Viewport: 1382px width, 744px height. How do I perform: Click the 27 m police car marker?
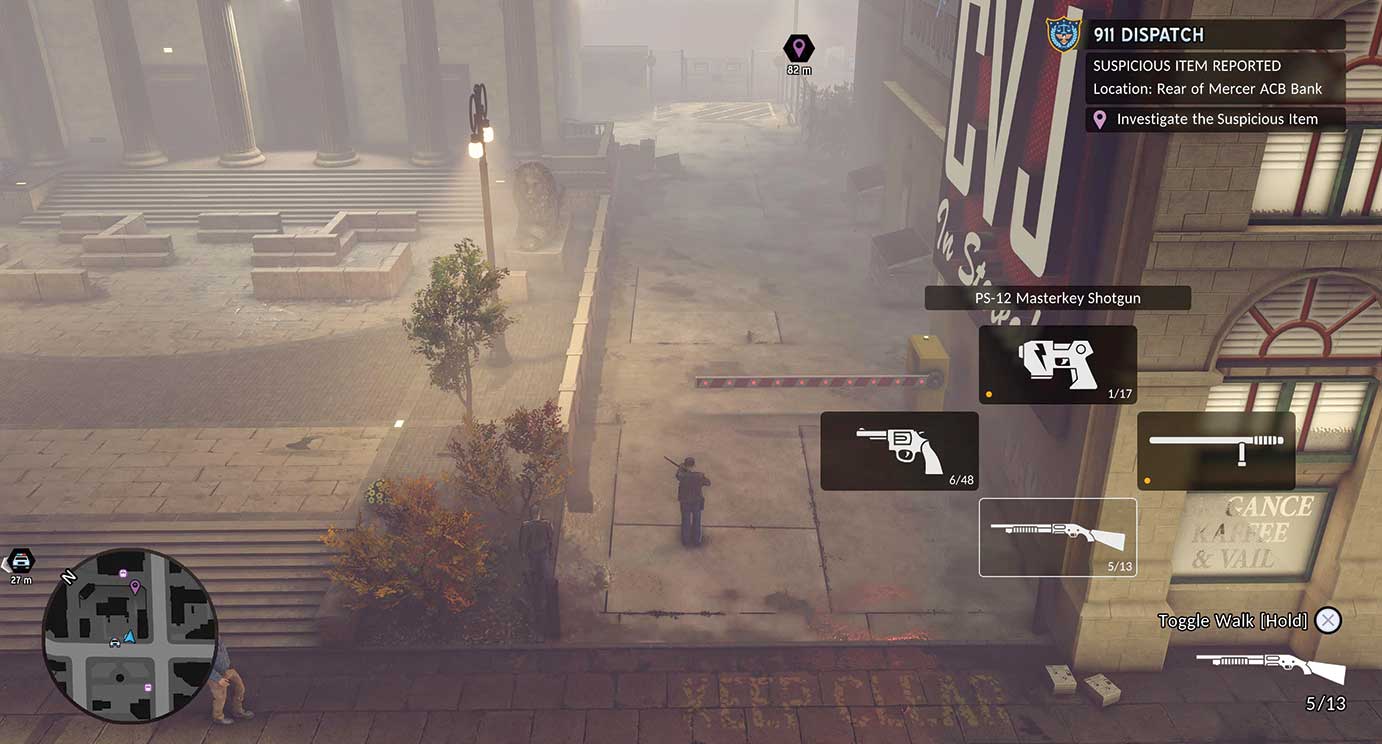point(21,561)
